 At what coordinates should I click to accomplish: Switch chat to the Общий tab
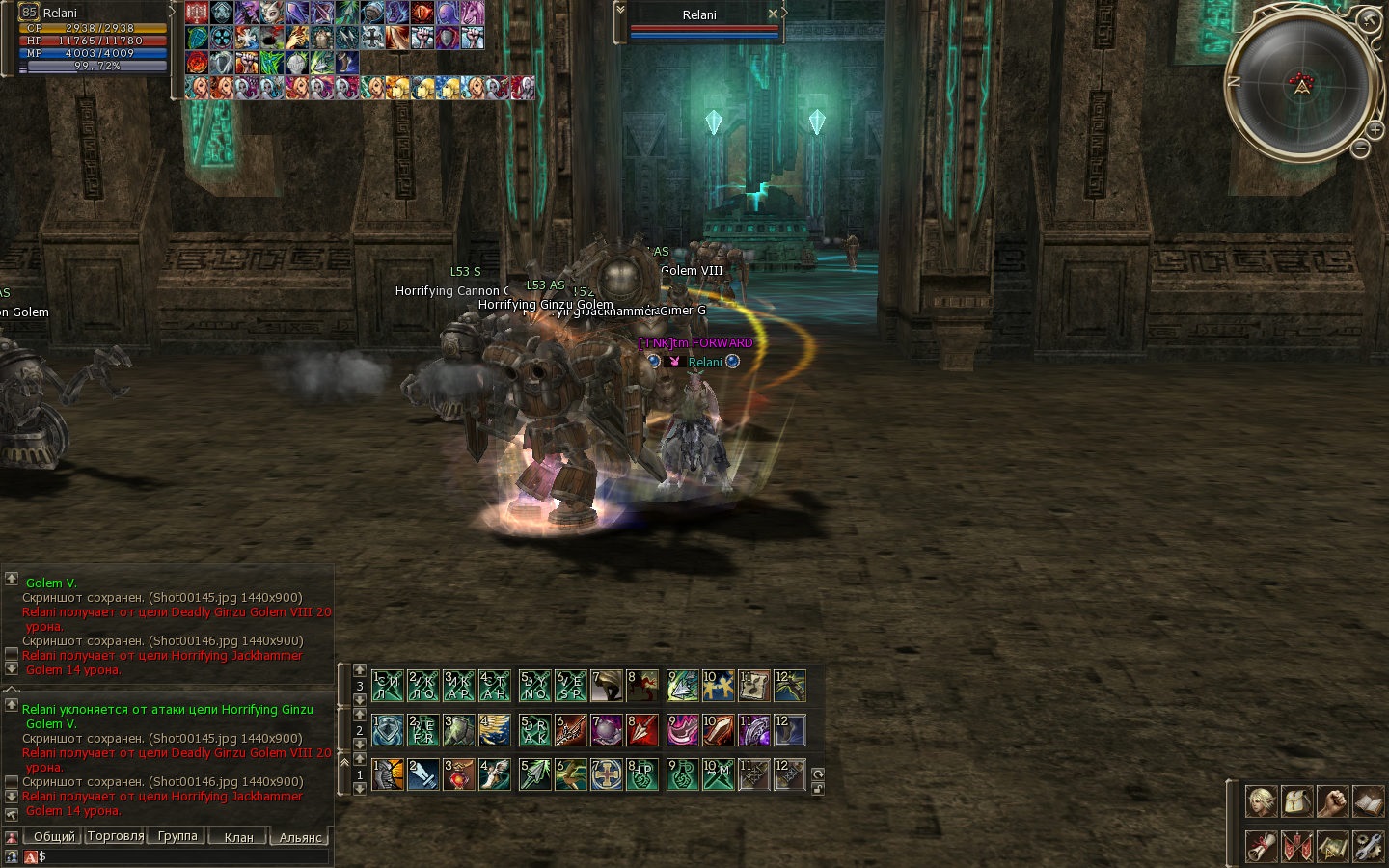(x=54, y=837)
